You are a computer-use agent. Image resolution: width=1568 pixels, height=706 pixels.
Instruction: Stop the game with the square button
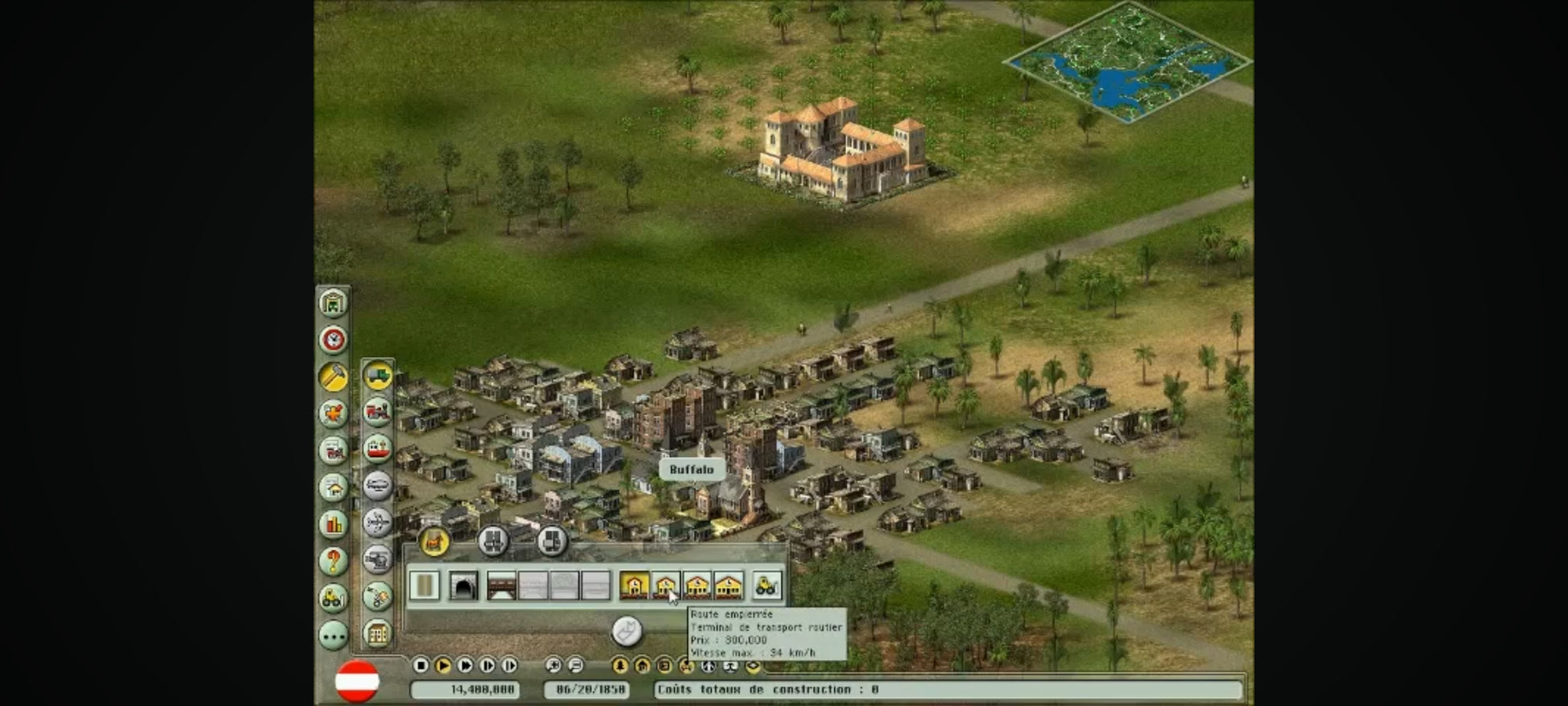click(x=421, y=665)
